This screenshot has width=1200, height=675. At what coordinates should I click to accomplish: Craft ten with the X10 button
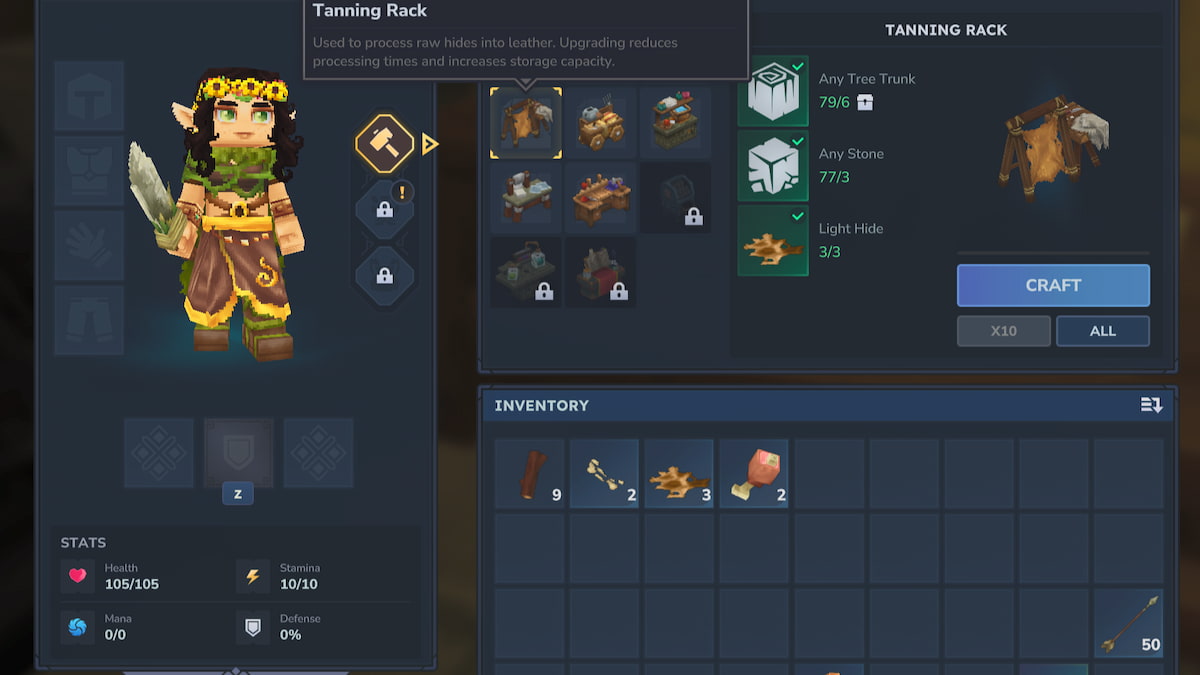[x=1003, y=331]
